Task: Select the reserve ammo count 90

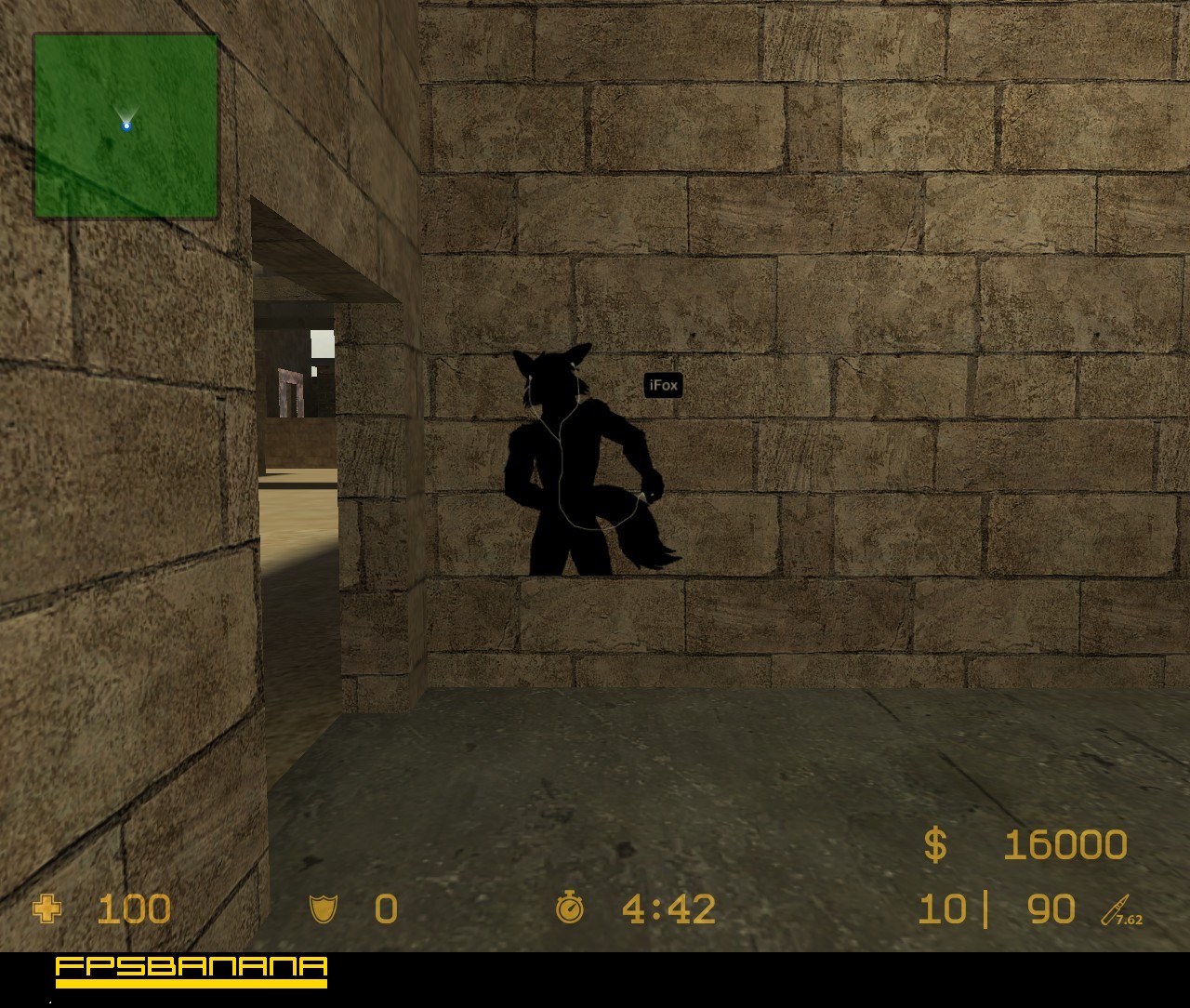Action: tap(1051, 909)
